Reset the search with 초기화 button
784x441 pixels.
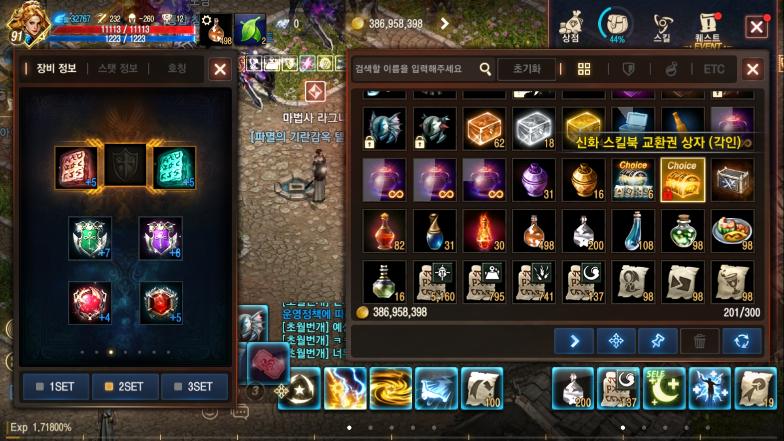pos(526,69)
